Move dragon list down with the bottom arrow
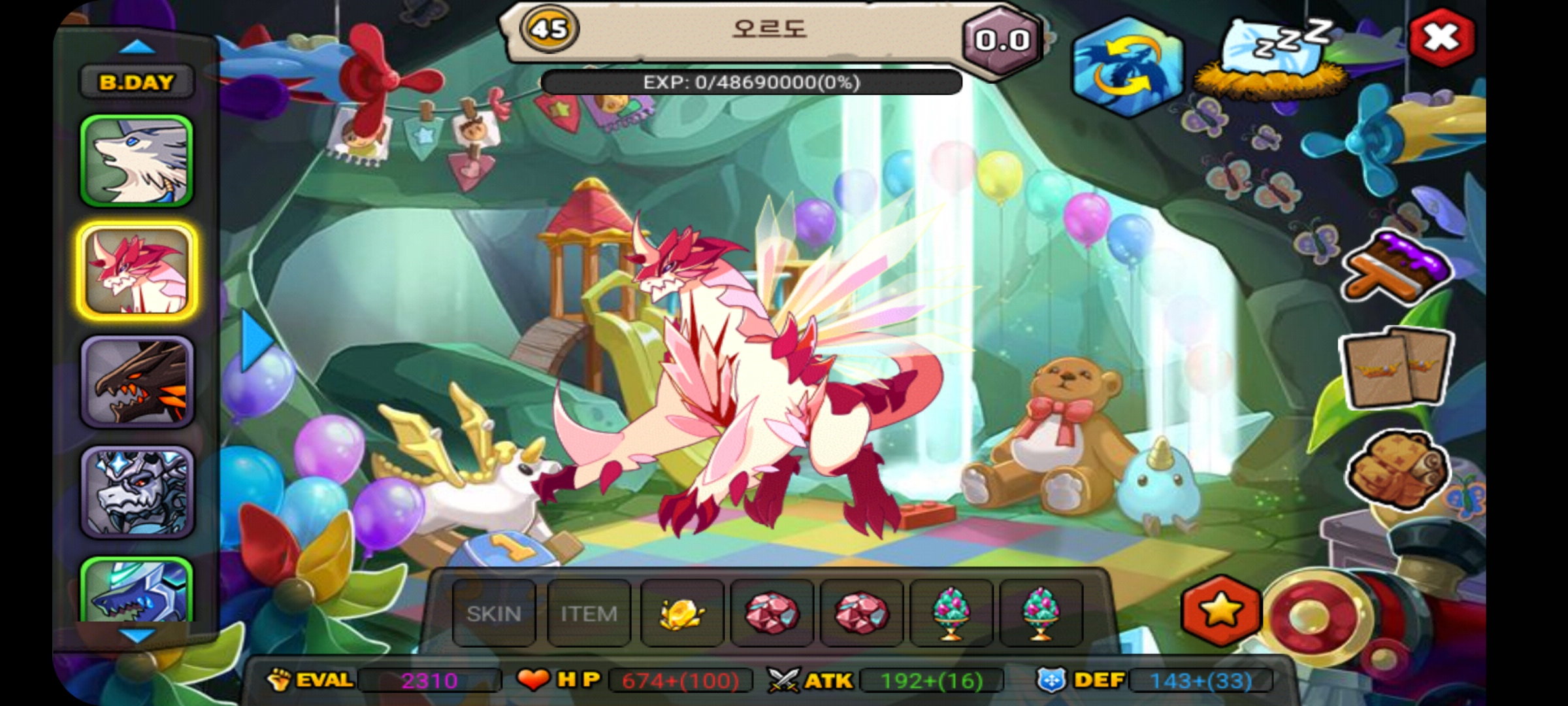This screenshot has width=1568, height=706. tap(137, 635)
